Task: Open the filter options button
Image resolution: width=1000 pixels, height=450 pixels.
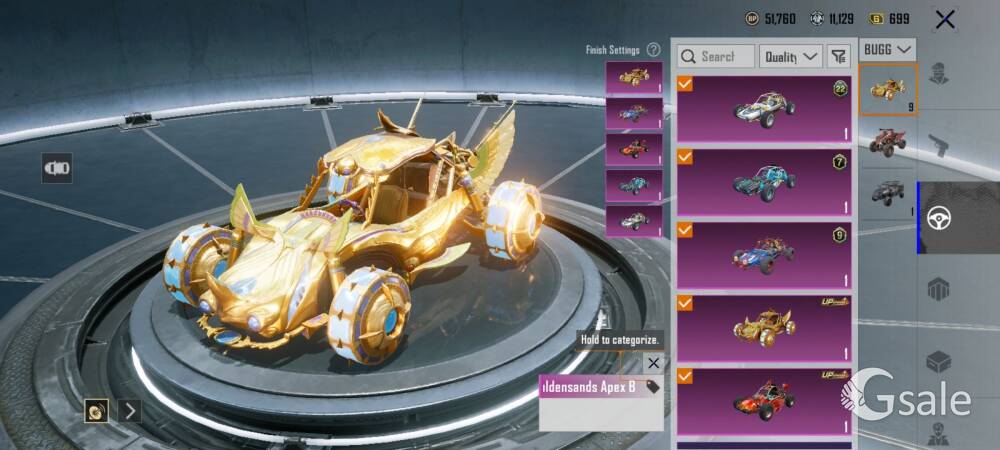Action: click(x=839, y=57)
